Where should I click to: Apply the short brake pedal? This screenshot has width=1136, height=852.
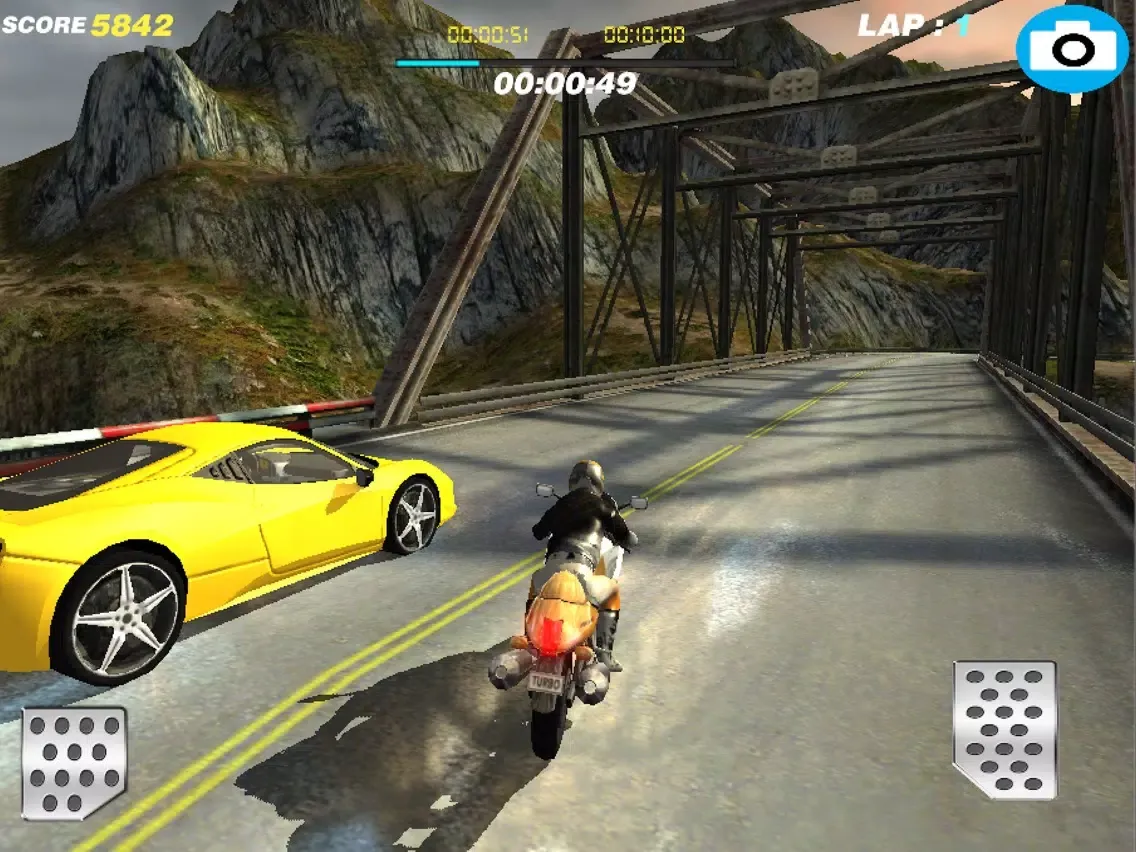tap(74, 762)
